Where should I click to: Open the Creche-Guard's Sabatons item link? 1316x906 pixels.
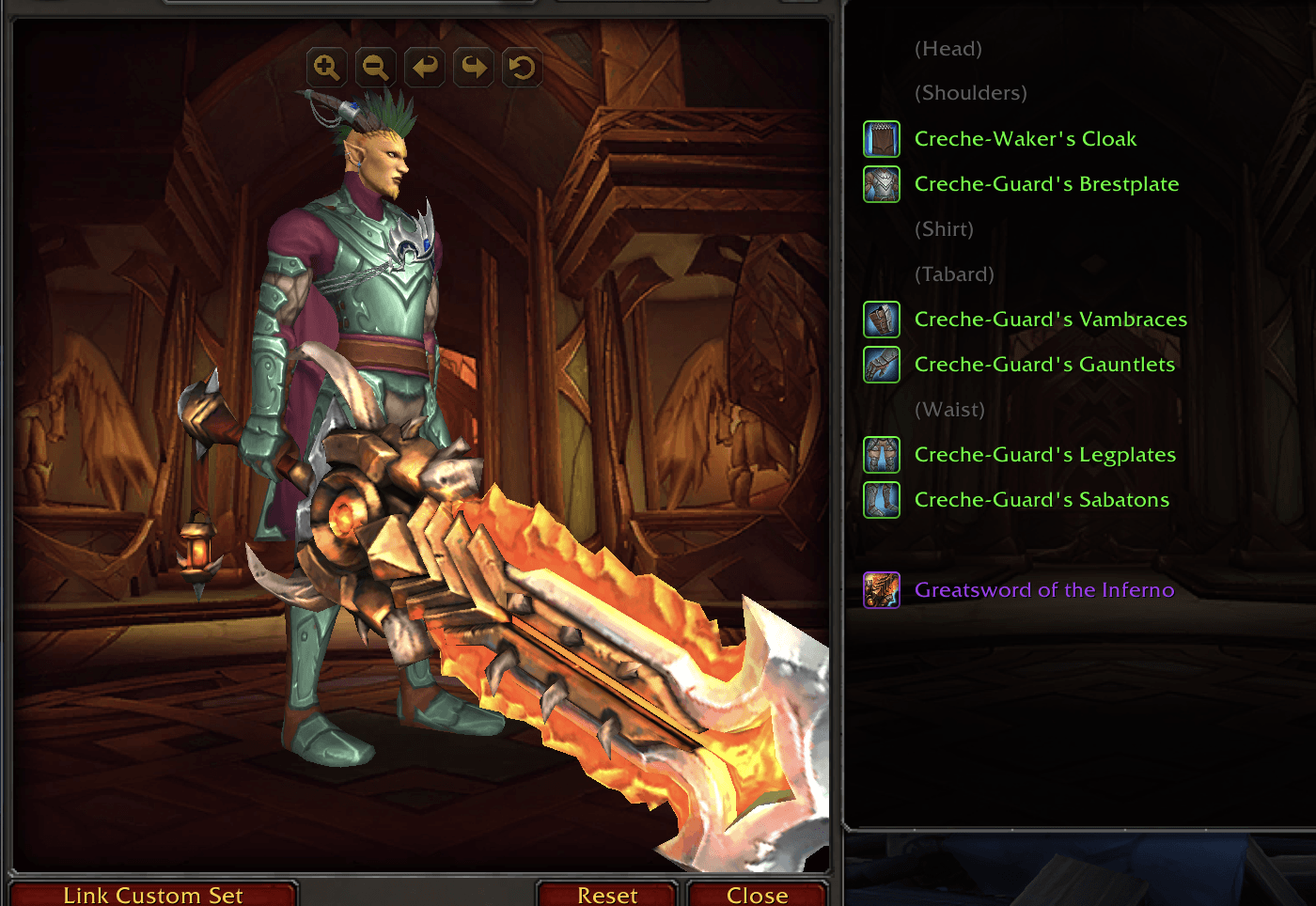tap(1042, 500)
